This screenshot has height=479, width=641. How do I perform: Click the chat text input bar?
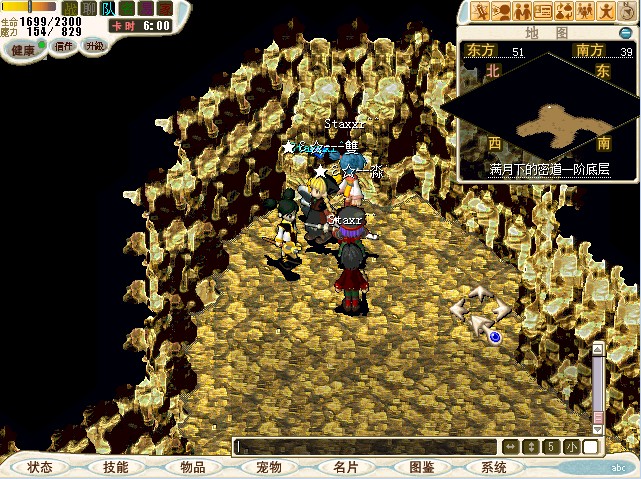click(365, 447)
